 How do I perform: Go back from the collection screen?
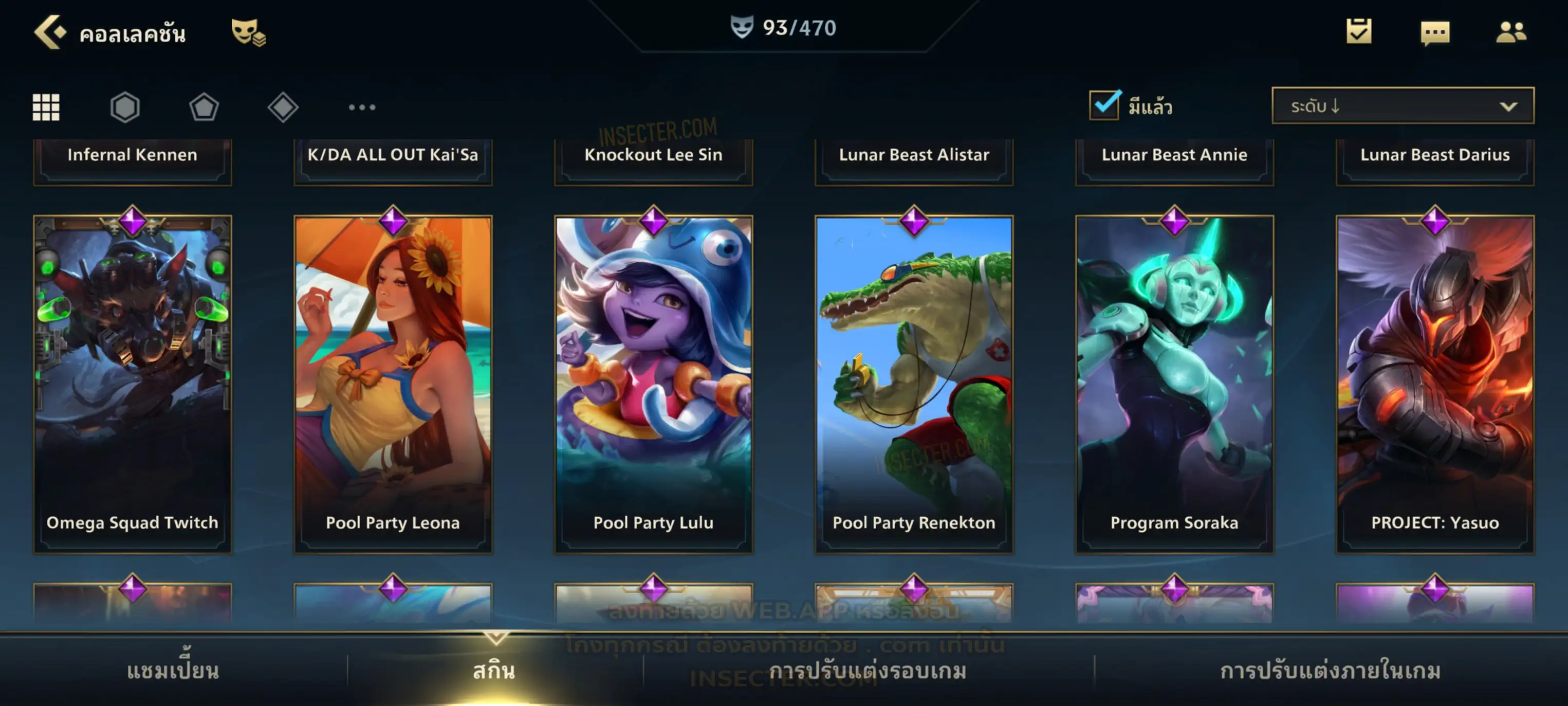(x=49, y=32)
